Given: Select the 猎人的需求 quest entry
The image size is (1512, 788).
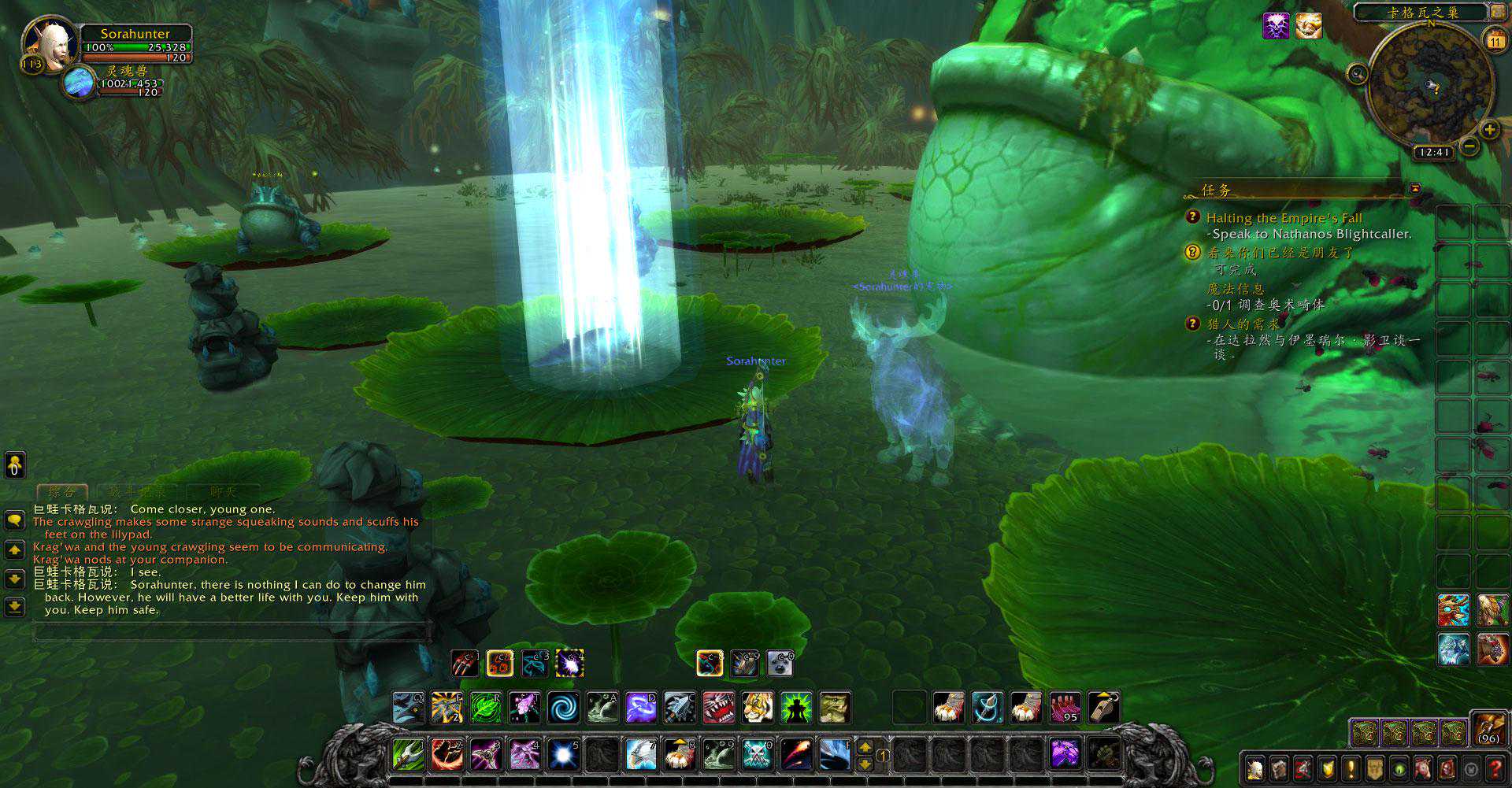Looking at the screenshot, I should (x=1243, y=324).
